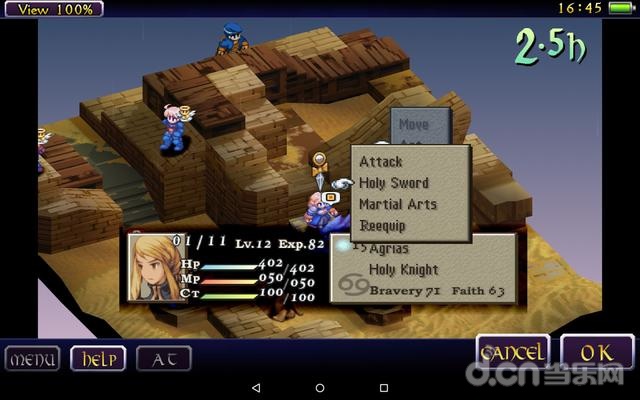
Task: Select Holy Sword from the action menu
Action: click(x=394, y=183)
